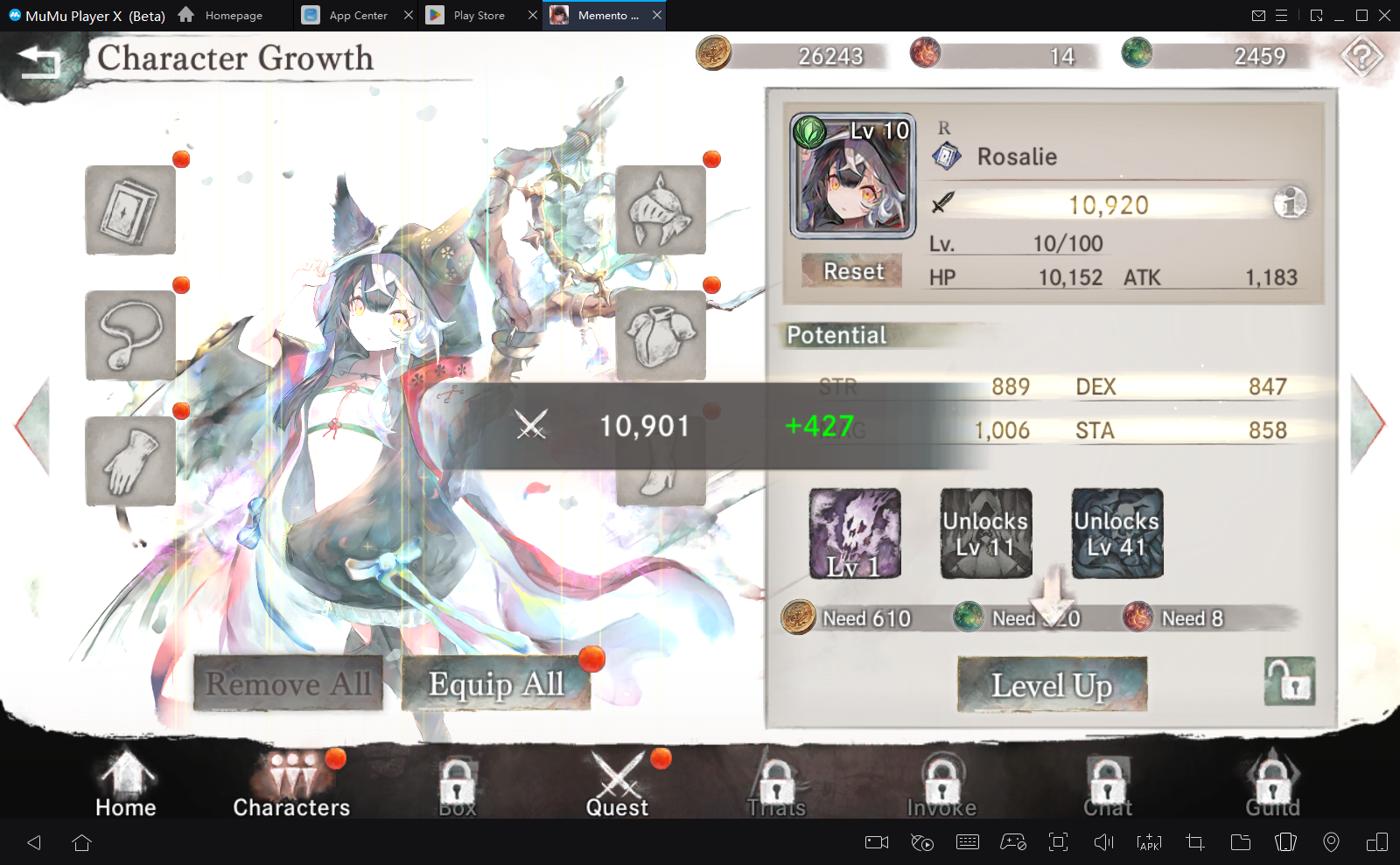Image resolution: width=1400 pixels, height=865 pixels.
Task: Switch to the App Center tab
Action: coord(359,15)
